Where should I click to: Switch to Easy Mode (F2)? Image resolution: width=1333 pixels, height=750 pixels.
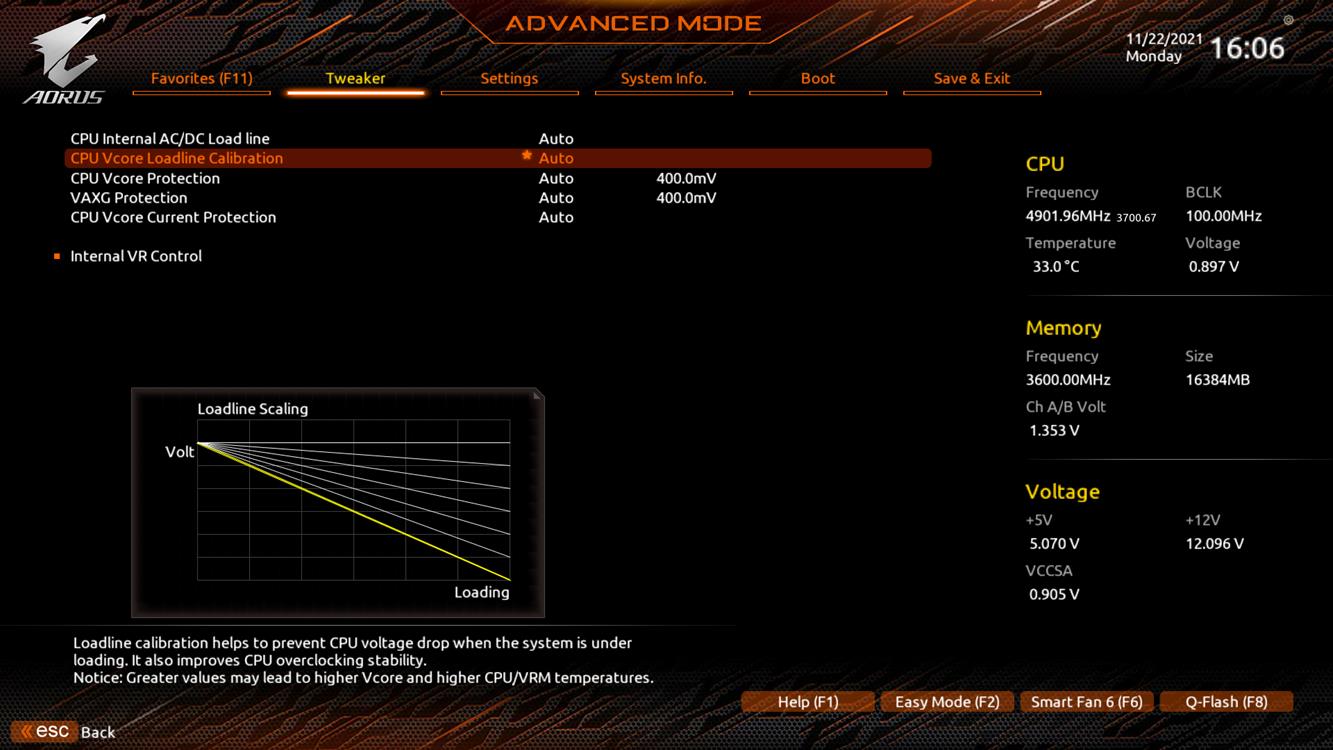pos(947,702)
